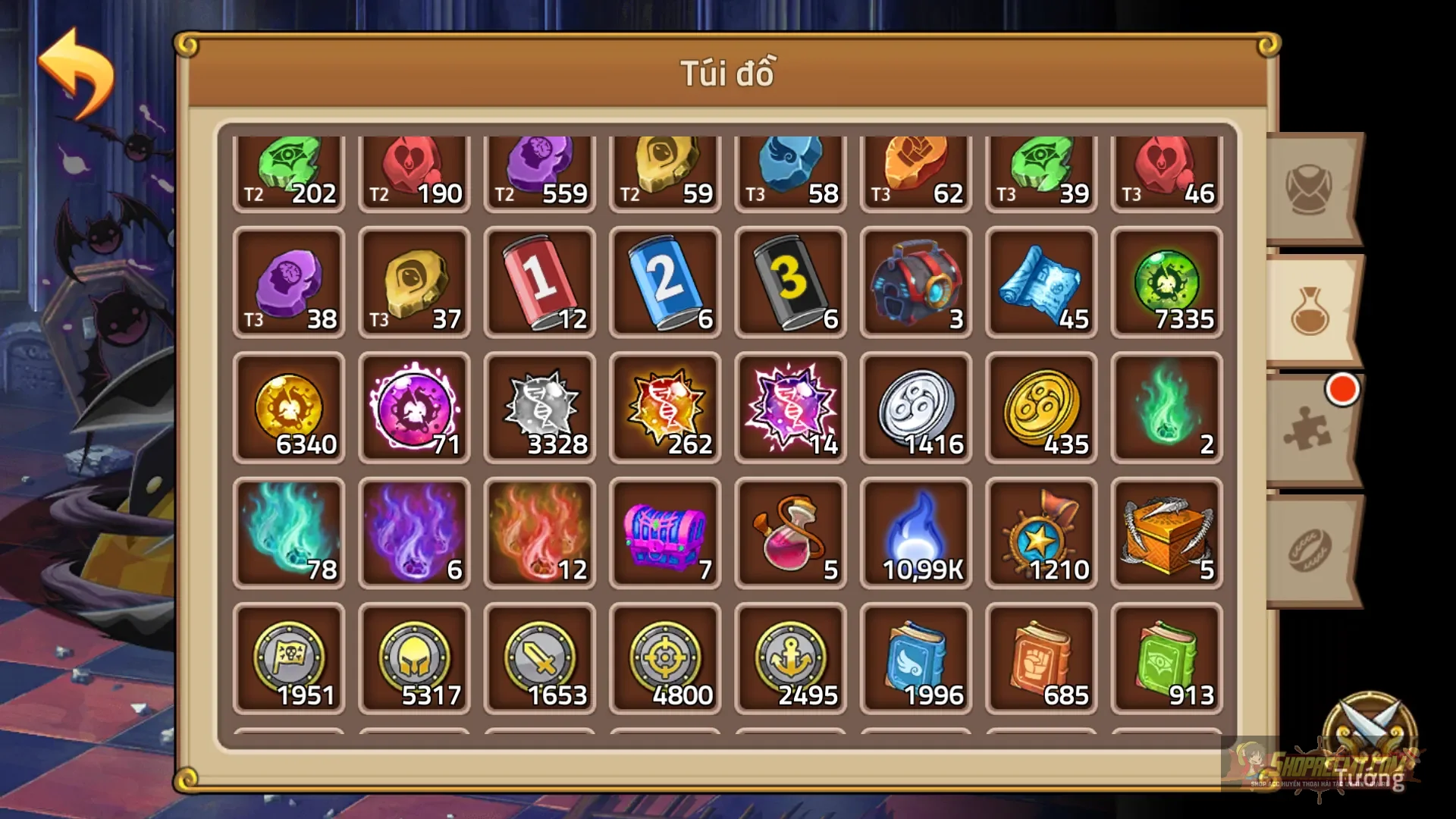Select the star medal item showing 1210
Screen dimensions: 1456x819
pyautogui.click(x=1040, y=531)
